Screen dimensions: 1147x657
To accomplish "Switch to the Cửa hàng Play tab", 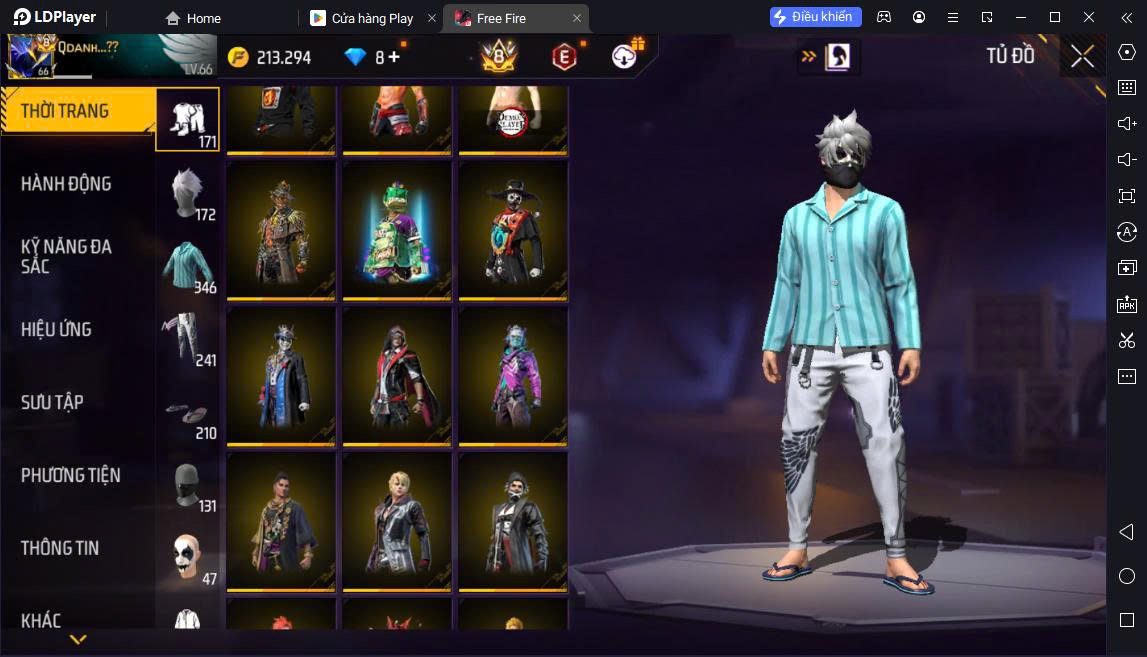I will [x=372, y=18].
